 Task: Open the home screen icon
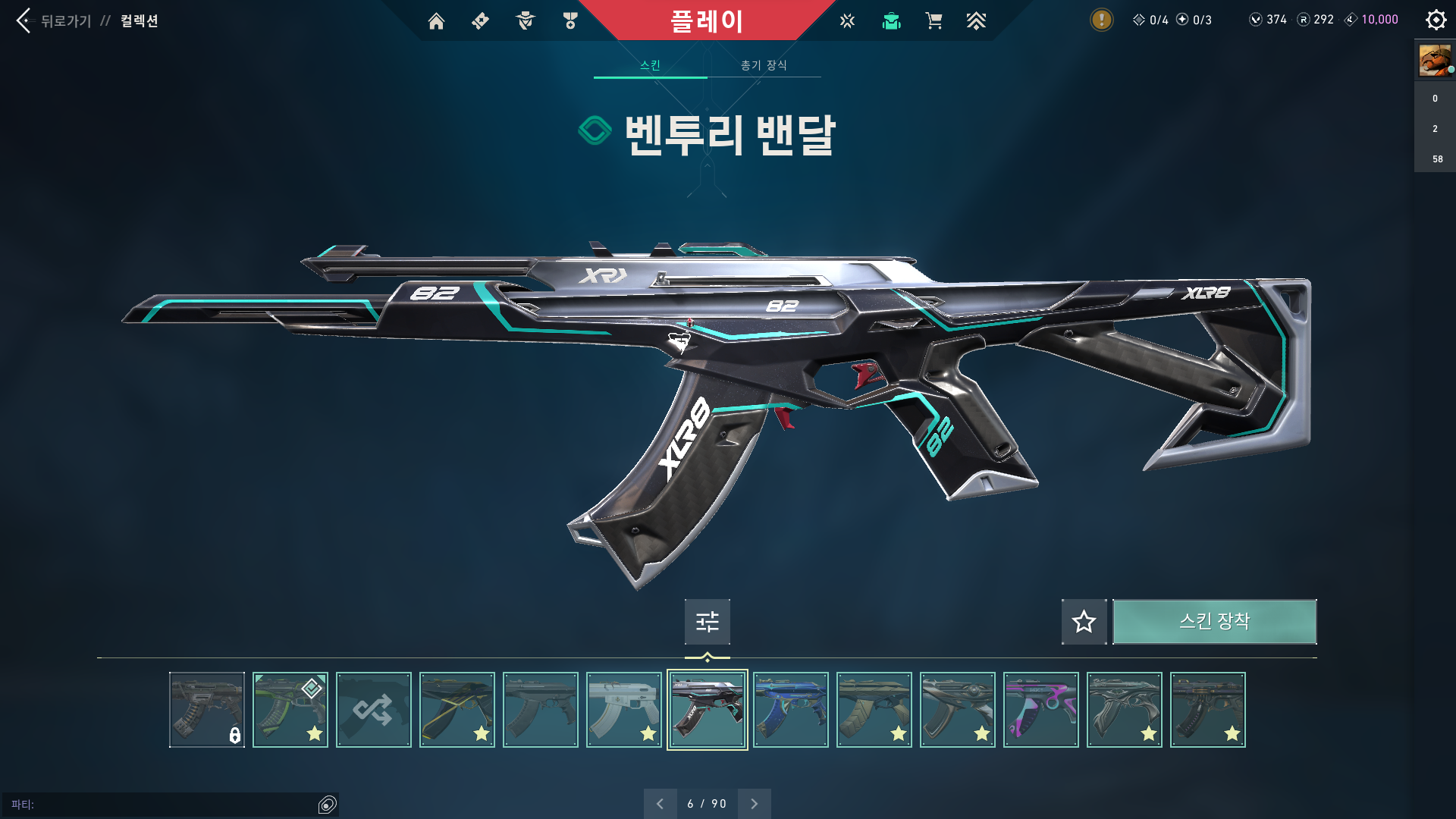[436, 21]
